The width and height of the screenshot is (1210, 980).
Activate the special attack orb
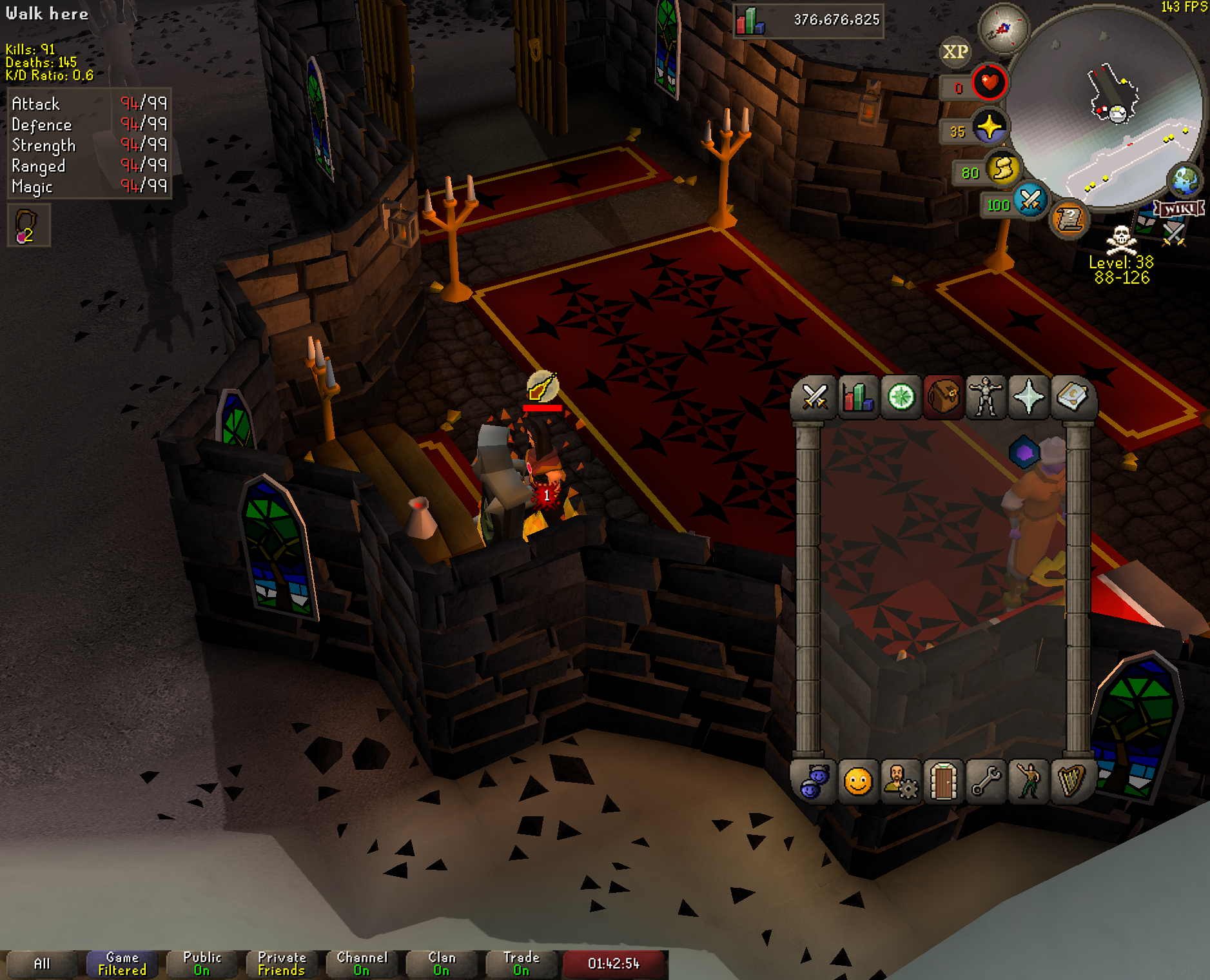coord(1030,201)
